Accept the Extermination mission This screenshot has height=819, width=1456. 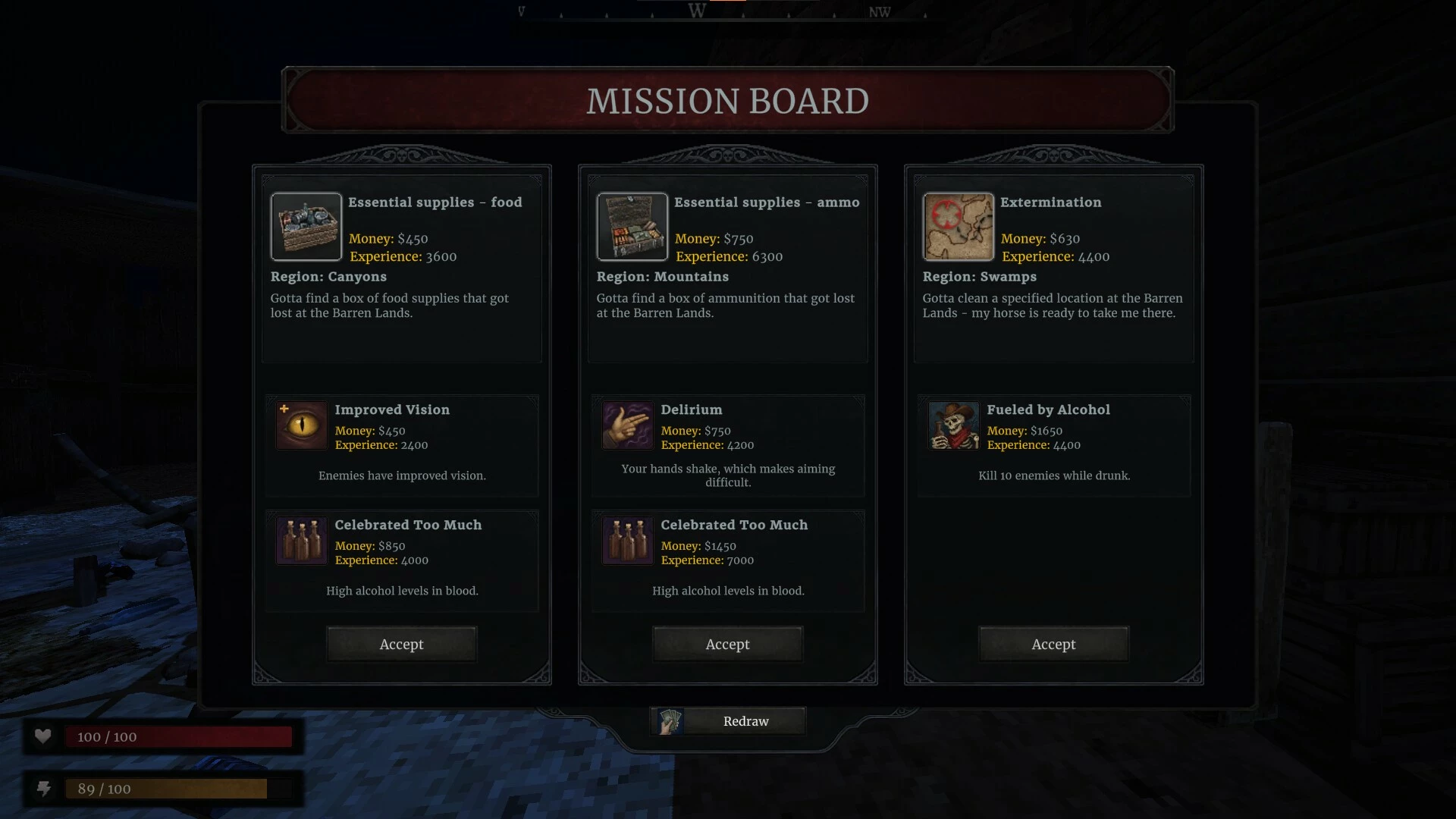click(x=1053, y=644)
